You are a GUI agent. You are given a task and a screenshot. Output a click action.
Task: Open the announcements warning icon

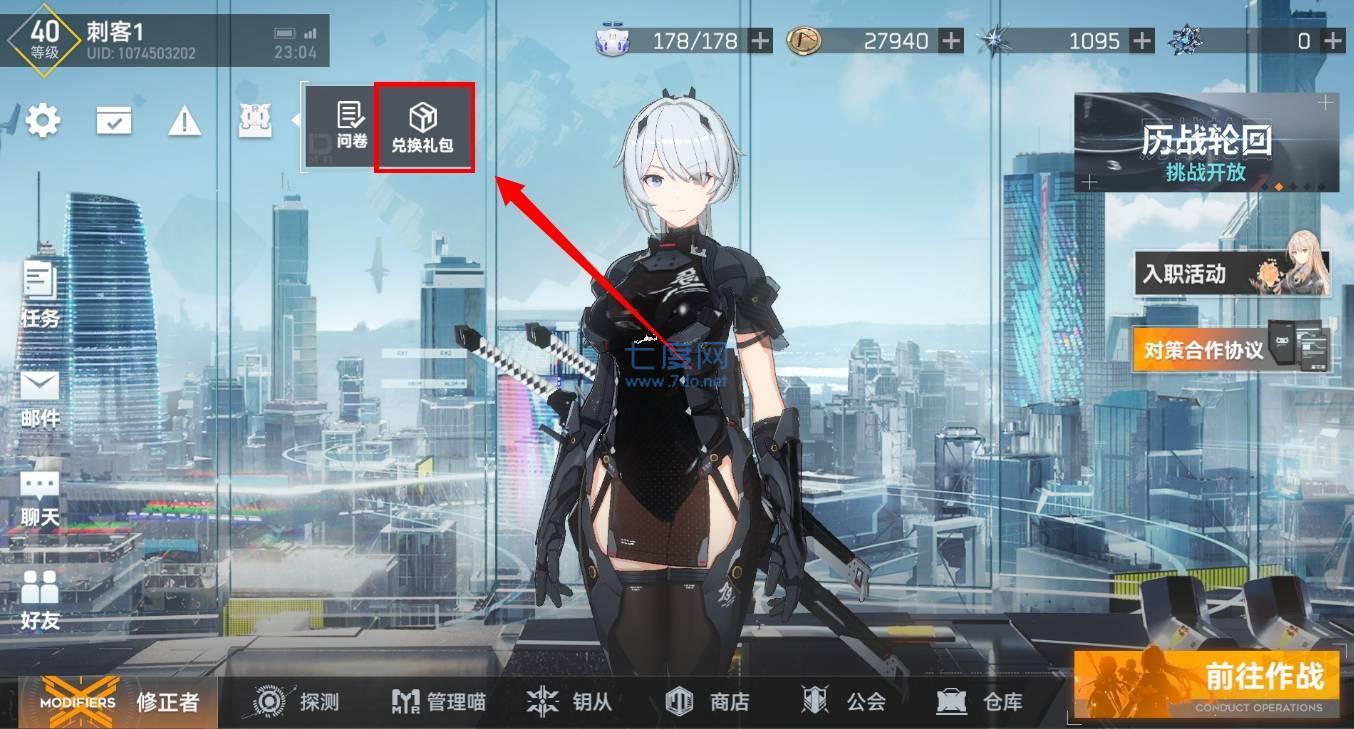coord(184,121)
